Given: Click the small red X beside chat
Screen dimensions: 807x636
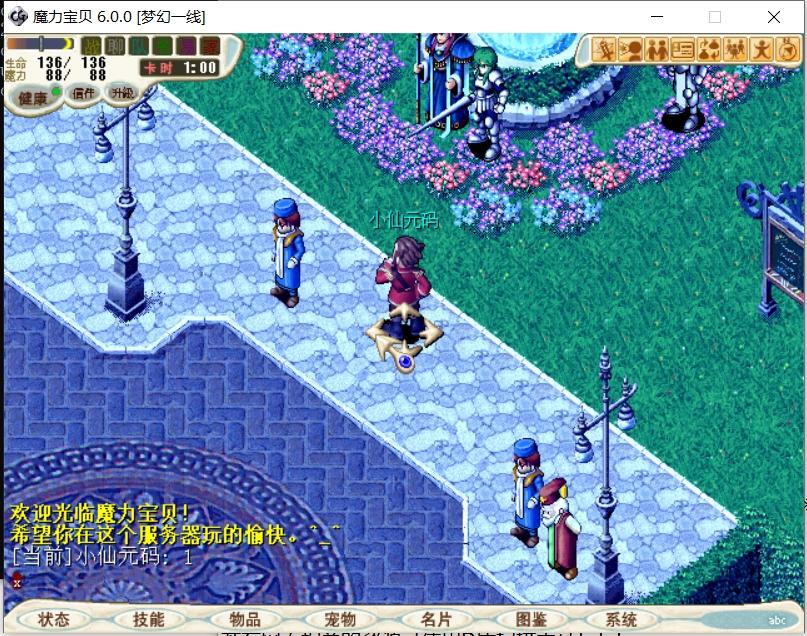Looking at the screenshot, I should click(17, 582).
